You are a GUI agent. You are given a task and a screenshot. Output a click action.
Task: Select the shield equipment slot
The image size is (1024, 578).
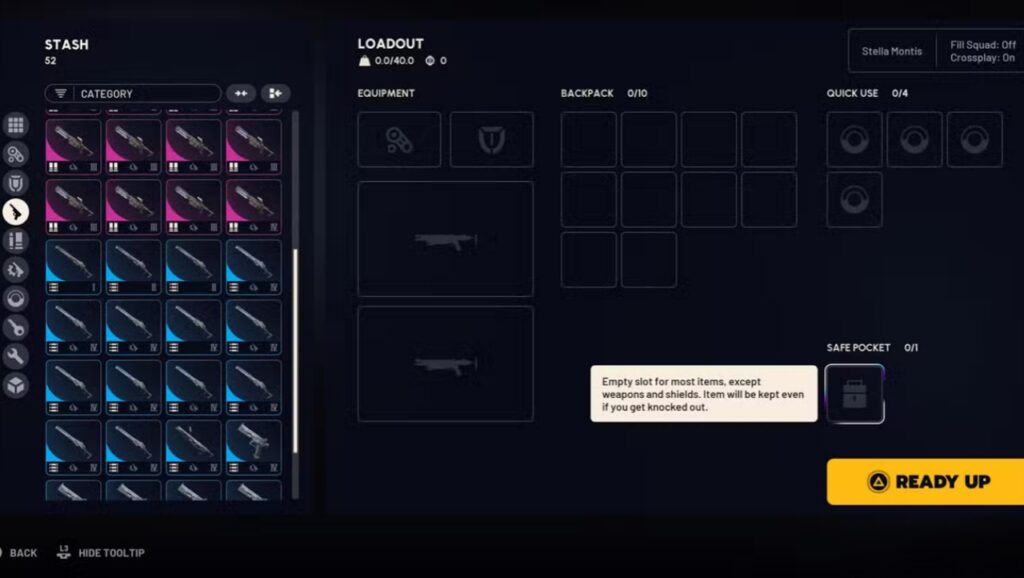point(491,140)
